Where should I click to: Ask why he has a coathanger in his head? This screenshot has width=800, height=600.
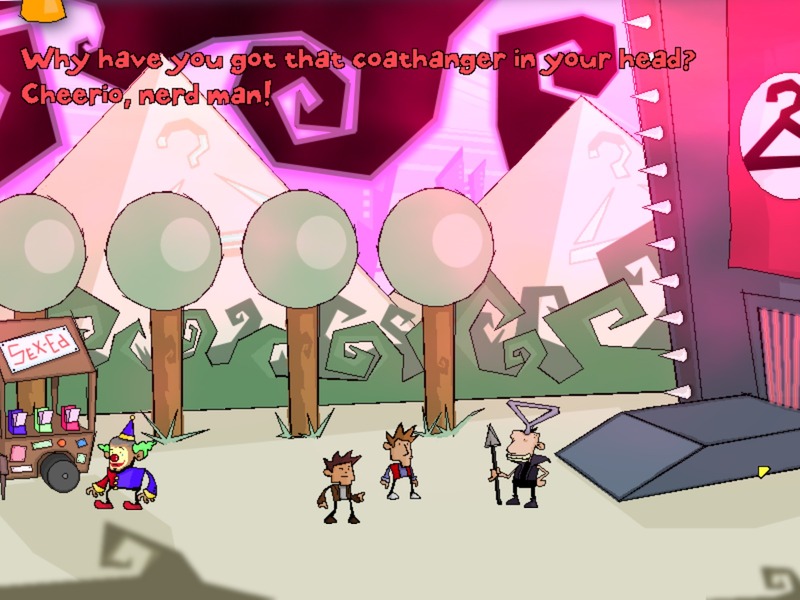pos(358,59)
